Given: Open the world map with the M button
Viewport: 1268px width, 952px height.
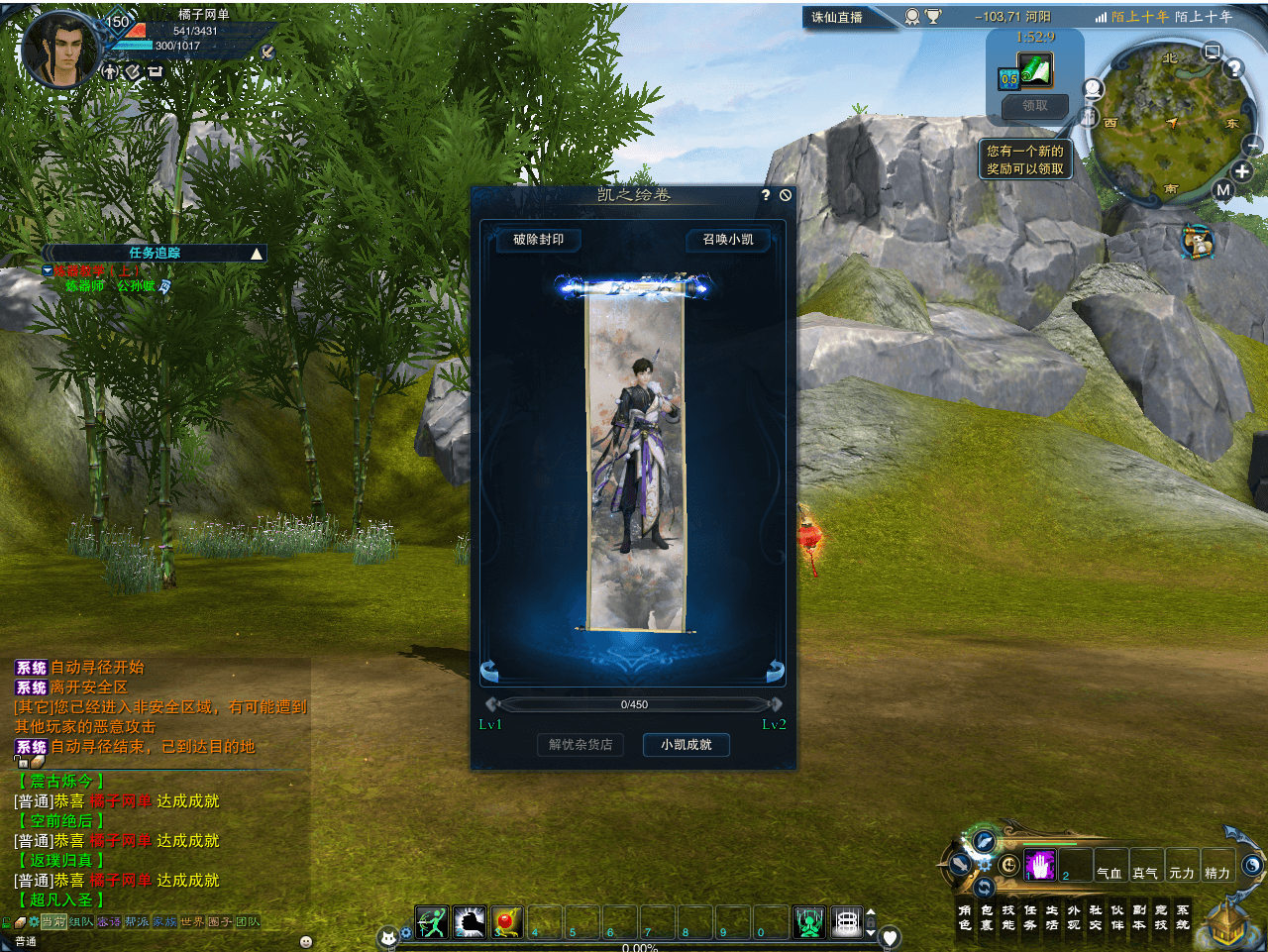Looking at the screenshot, I should (1223, 190).
